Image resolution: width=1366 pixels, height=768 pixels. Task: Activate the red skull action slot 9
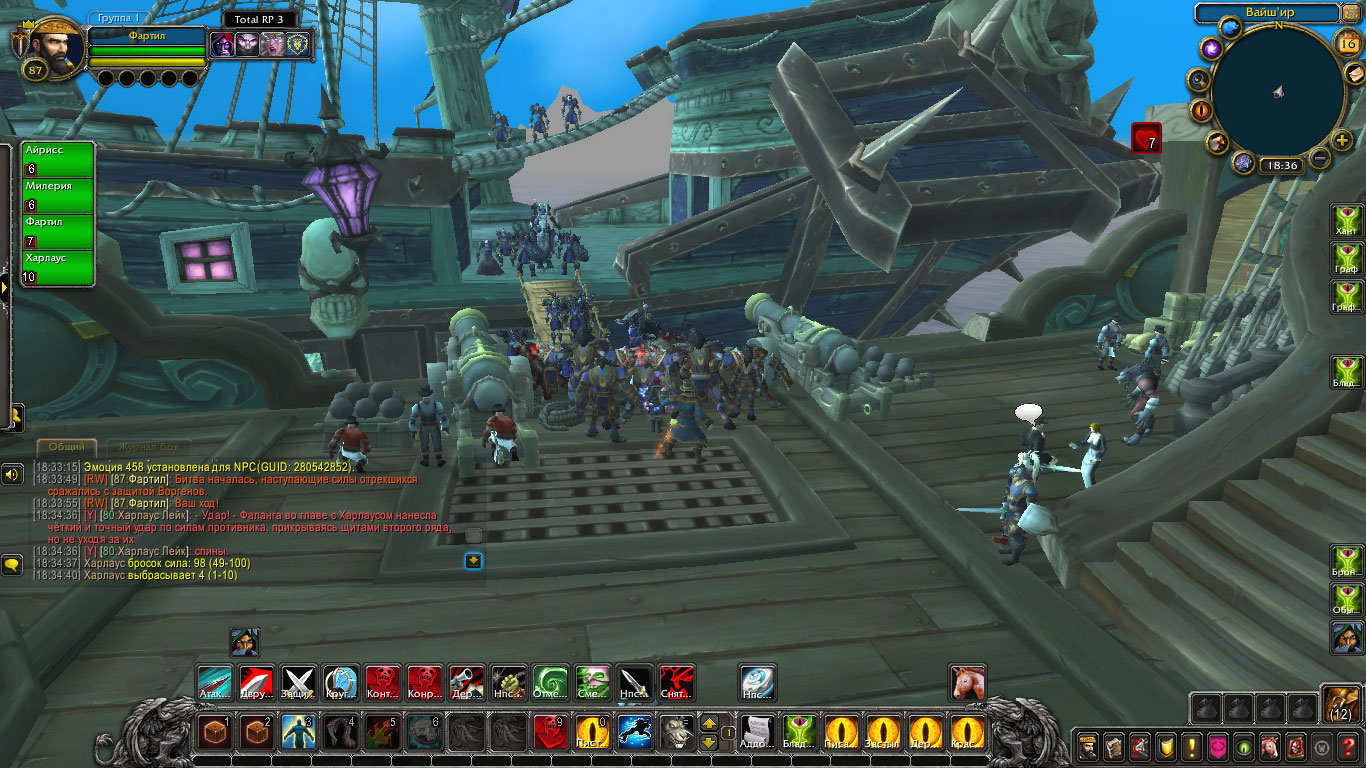[x=549, y=733]
